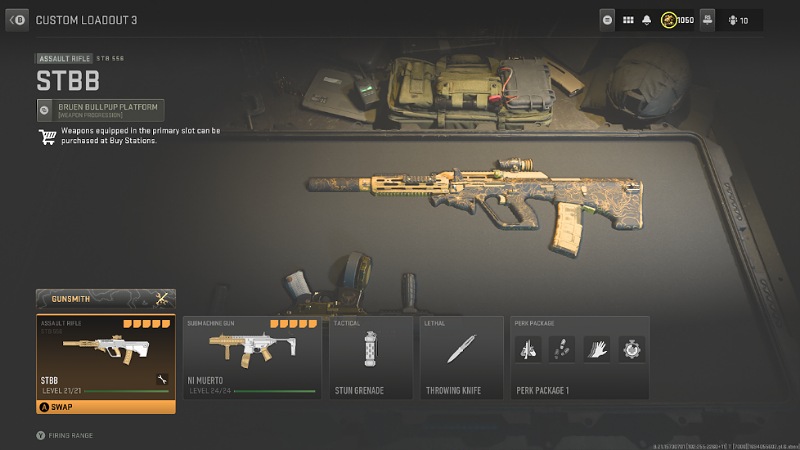Open the grid menu icon
This screenshot has width=800, height=450.
[629, 20]
